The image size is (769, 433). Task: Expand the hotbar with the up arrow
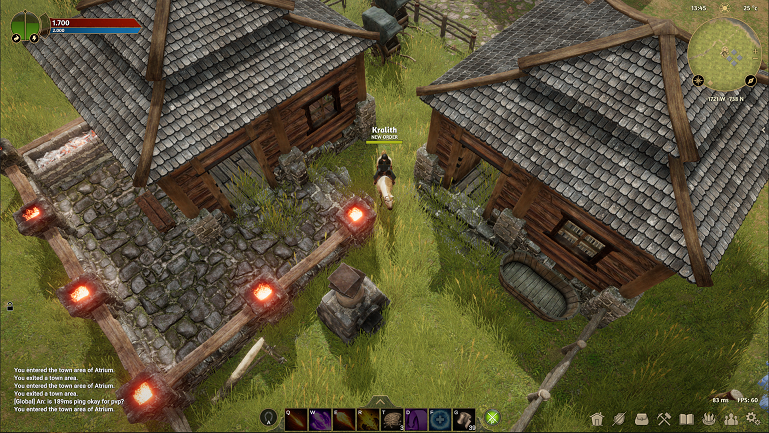[x=381, y=401]
